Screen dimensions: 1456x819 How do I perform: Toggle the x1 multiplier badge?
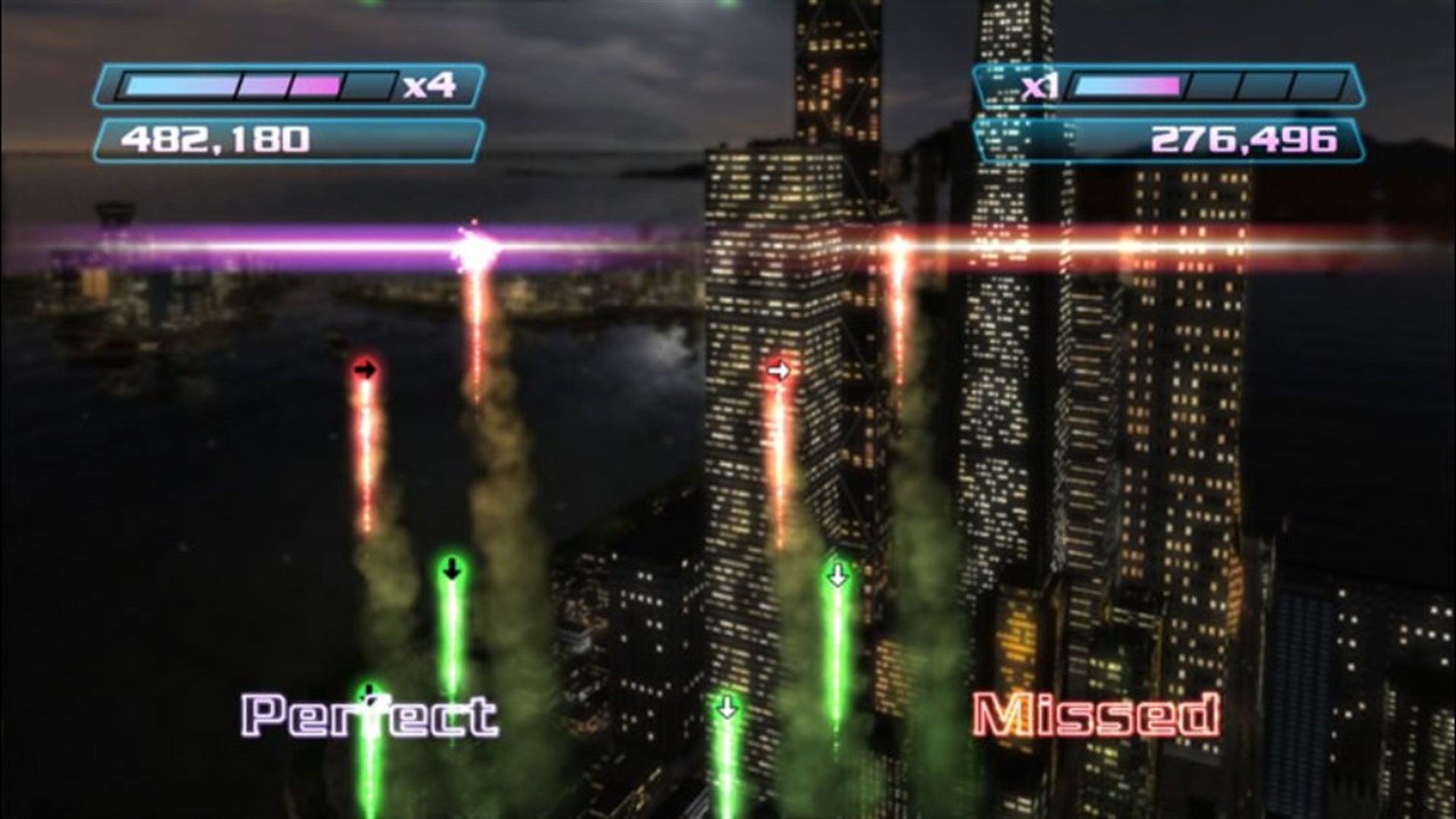coord(1040,86)
